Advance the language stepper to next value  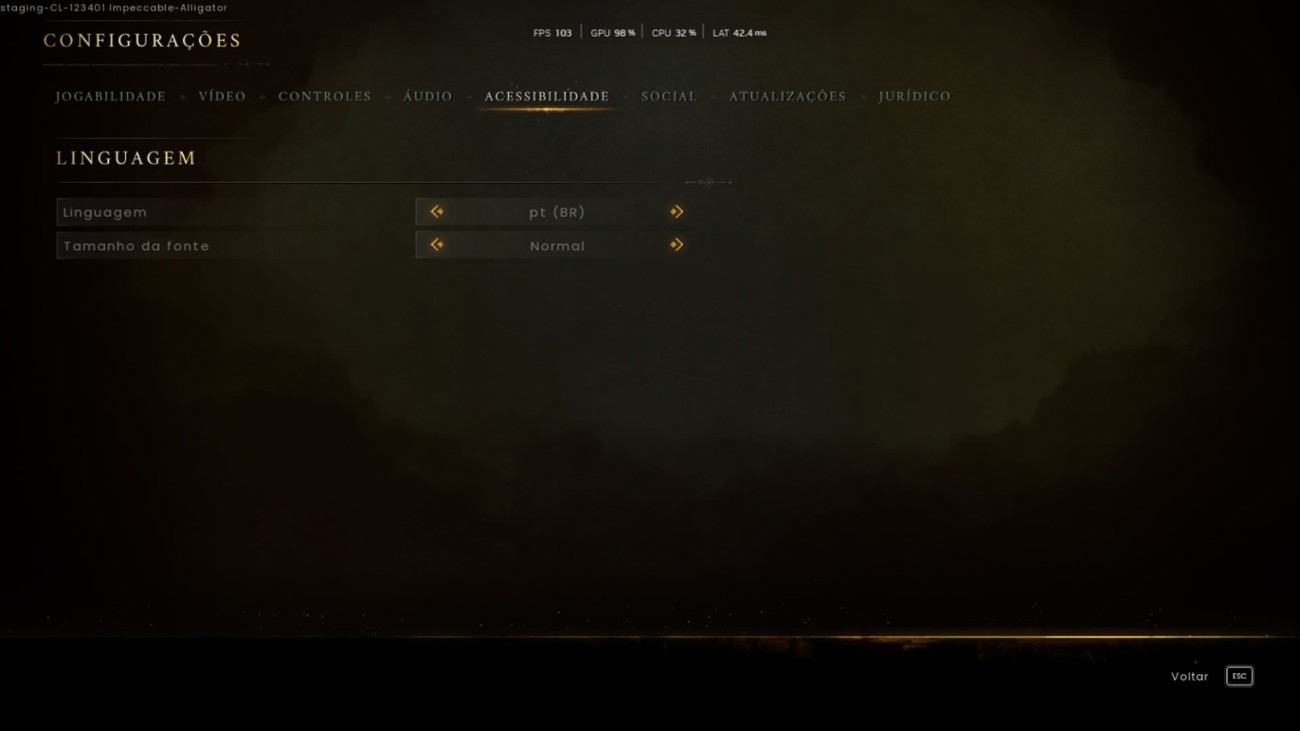coord(676,211)
